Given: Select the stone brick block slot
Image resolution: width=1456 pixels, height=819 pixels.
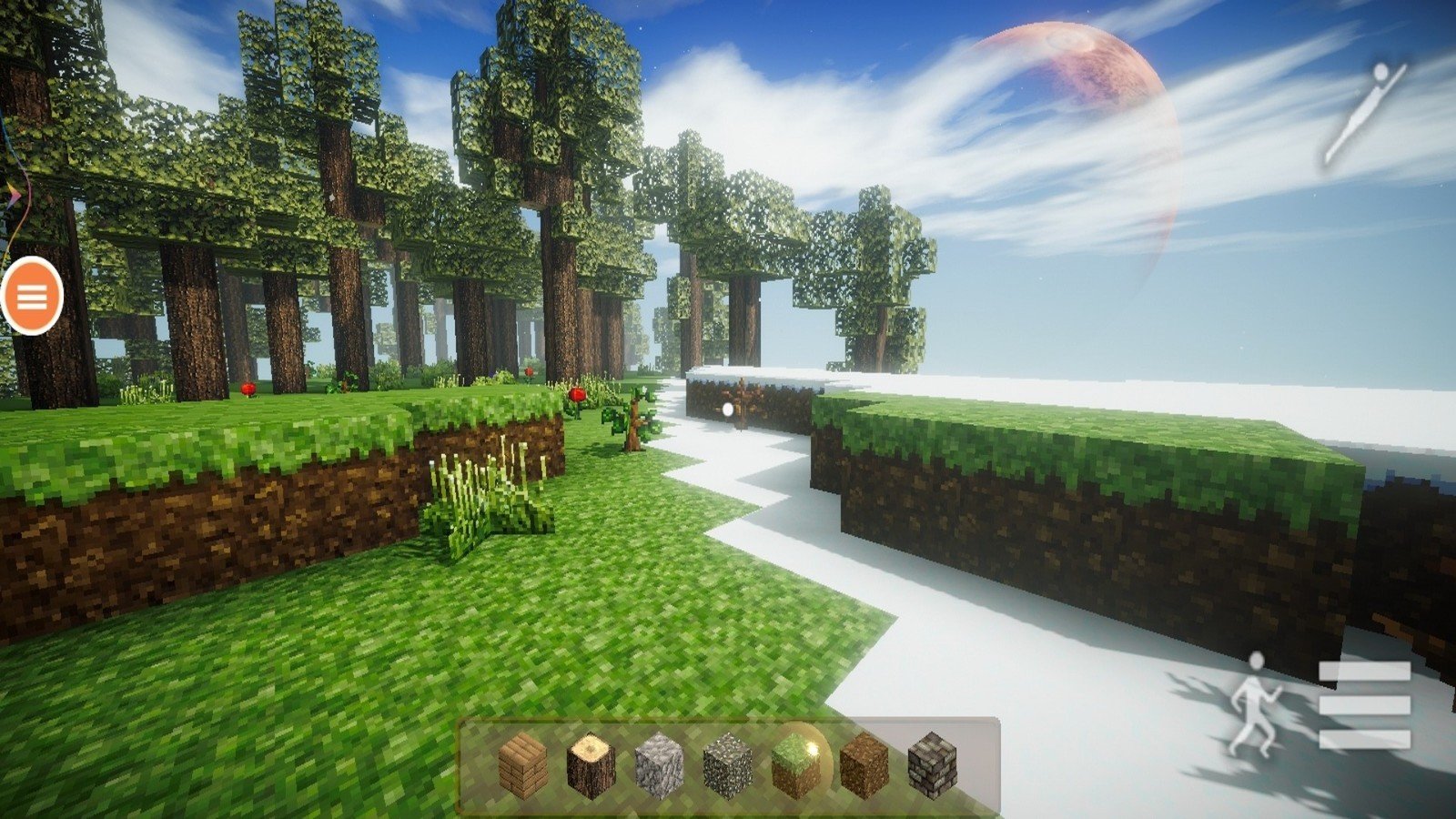Looking at the screenshot, I should pos(932,766).
